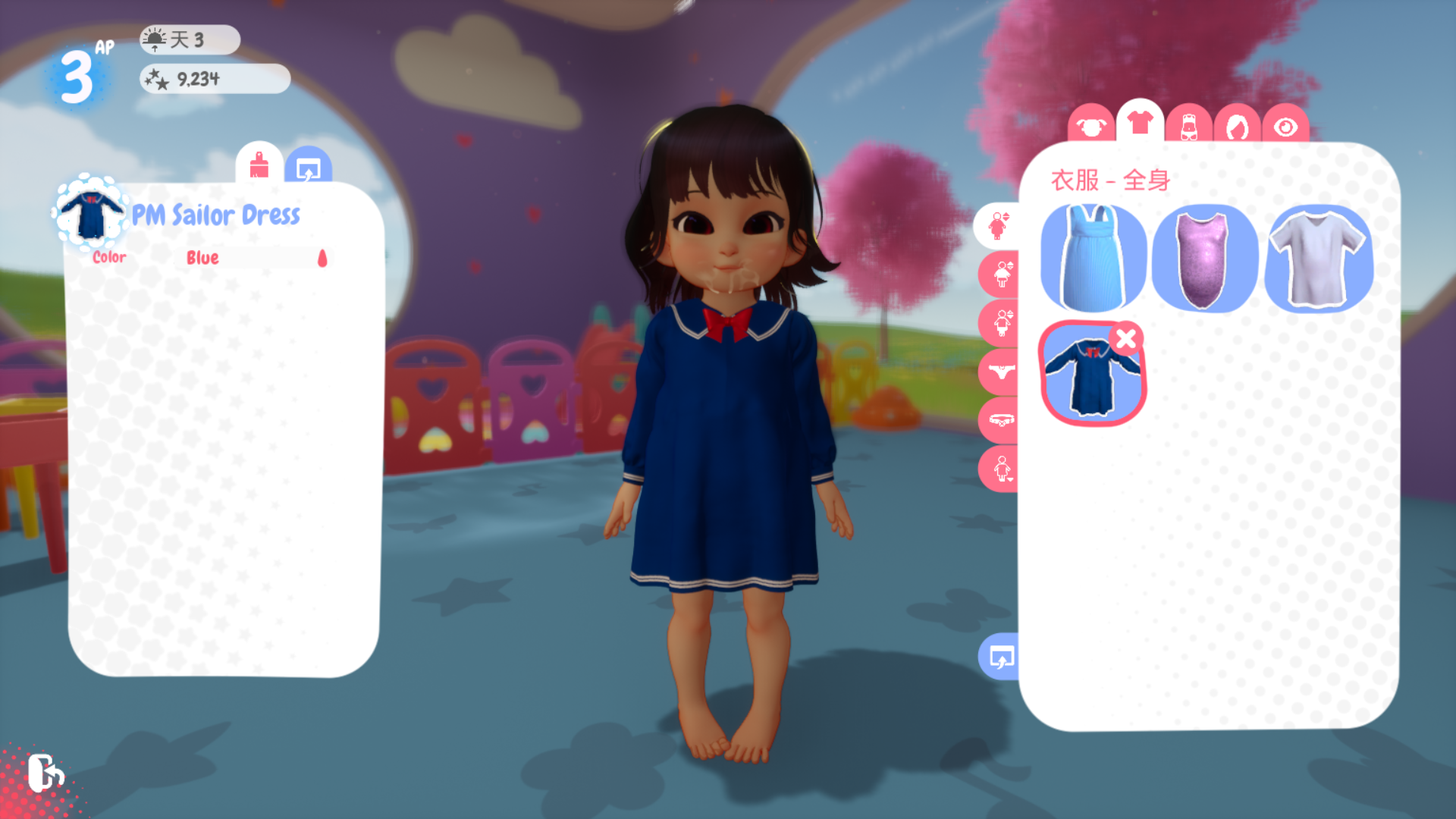Open the eye appearance tab
1456x819 pixels.
pos(1285,127)
